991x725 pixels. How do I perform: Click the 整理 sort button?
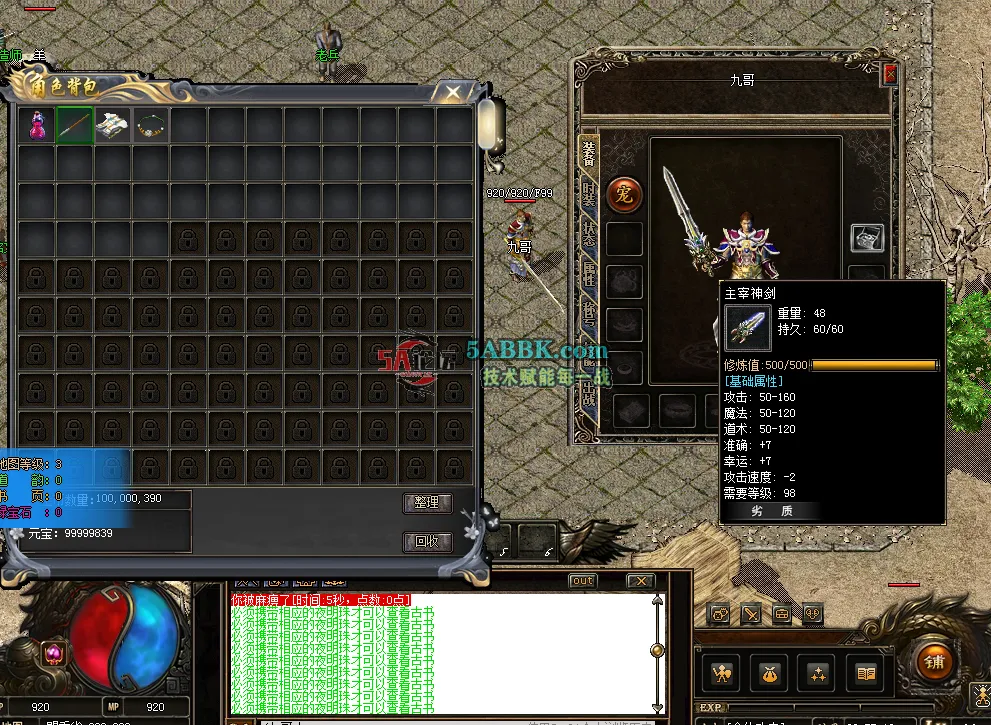coord(427,502)
